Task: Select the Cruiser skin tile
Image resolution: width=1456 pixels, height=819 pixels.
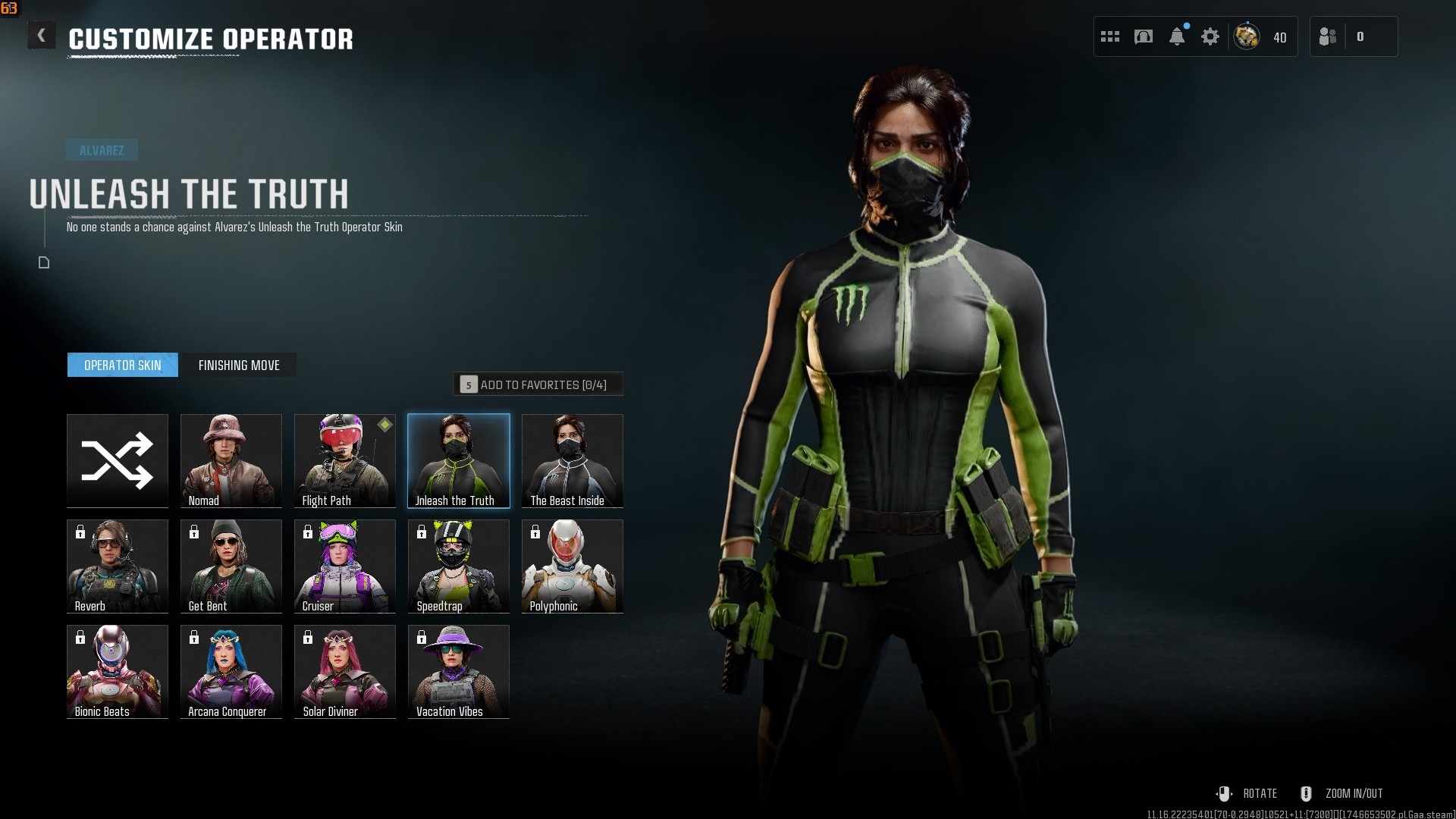Action: click(x=345, y=566)
